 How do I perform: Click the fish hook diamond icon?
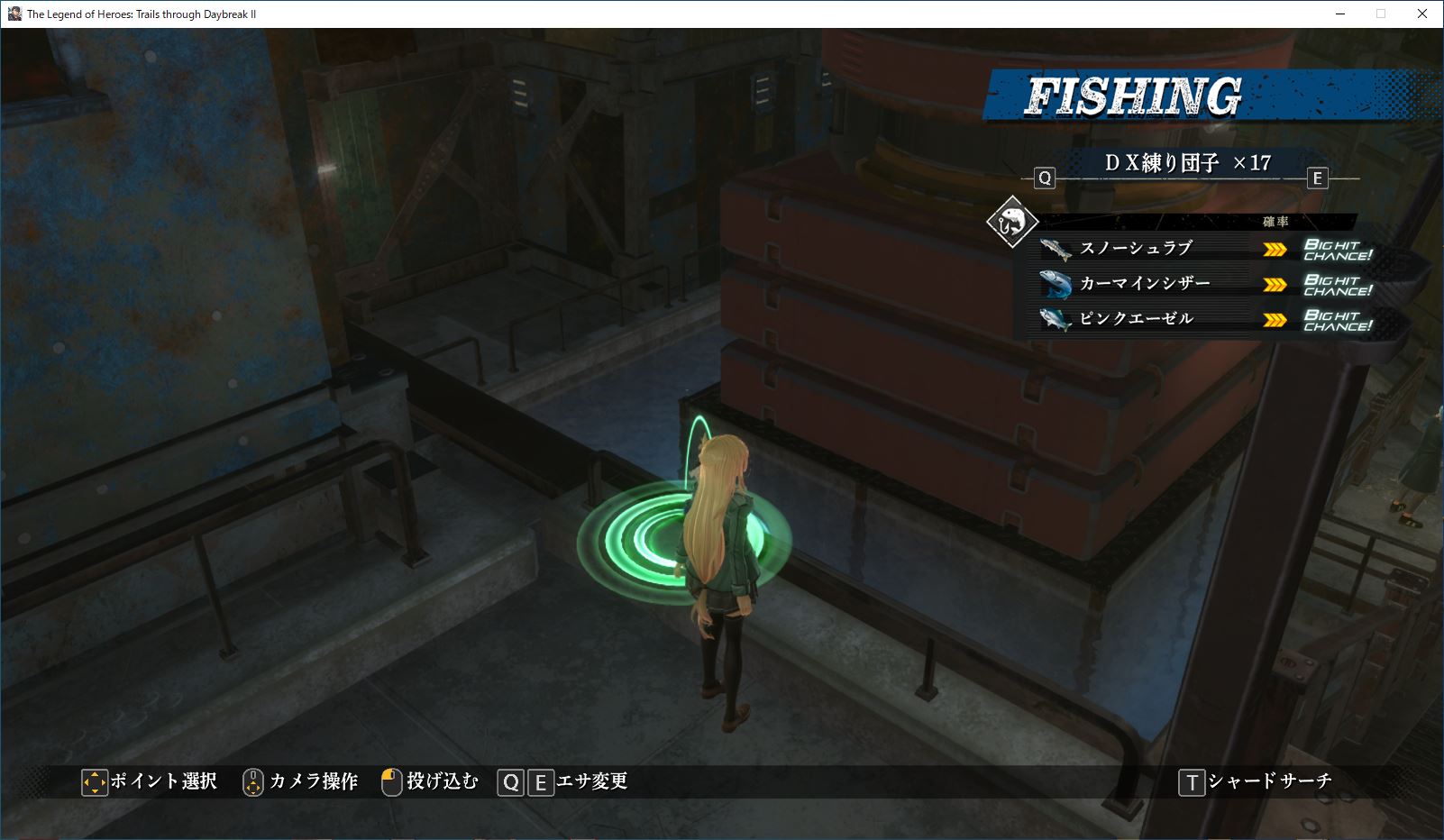[1012, 221]
